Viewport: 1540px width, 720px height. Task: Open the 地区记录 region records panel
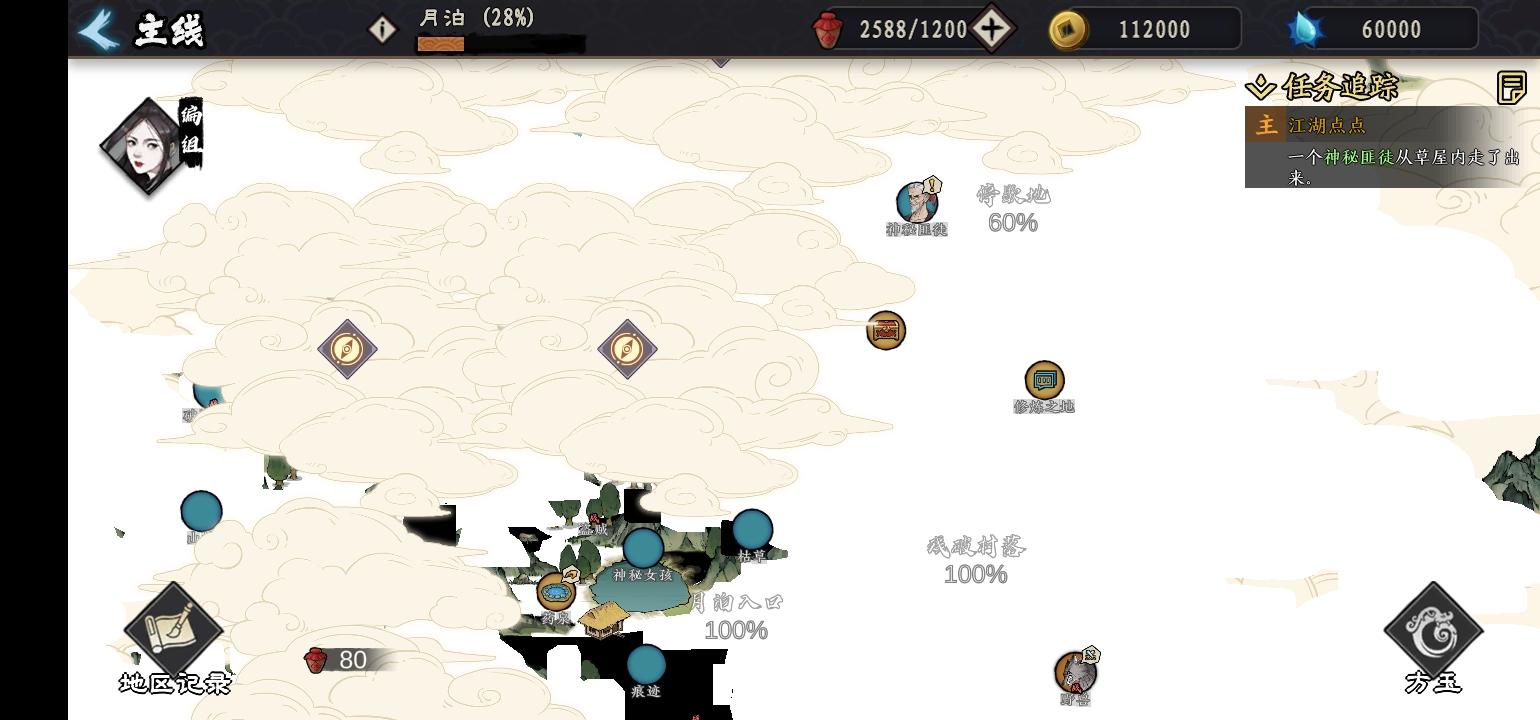pos(172,625)
